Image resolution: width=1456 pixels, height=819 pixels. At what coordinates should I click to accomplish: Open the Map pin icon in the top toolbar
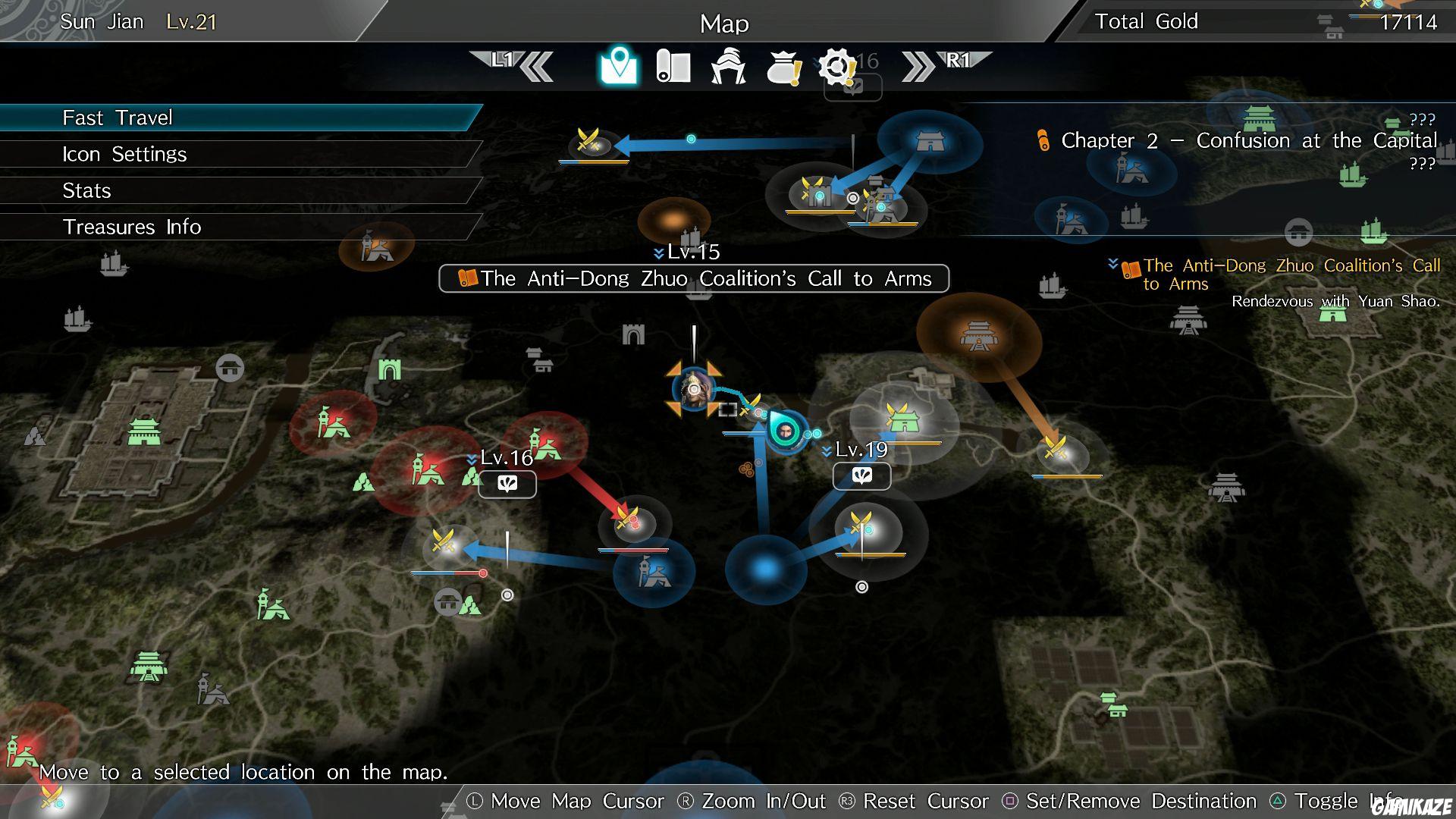click(619, 67)
